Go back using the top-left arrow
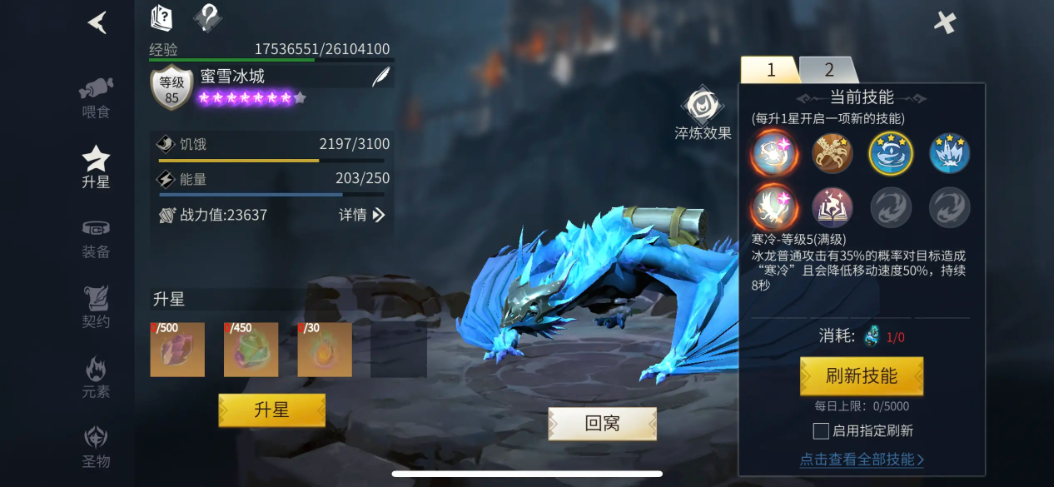The width and height of the screenshot is (1054, 487). pos(97,22)
